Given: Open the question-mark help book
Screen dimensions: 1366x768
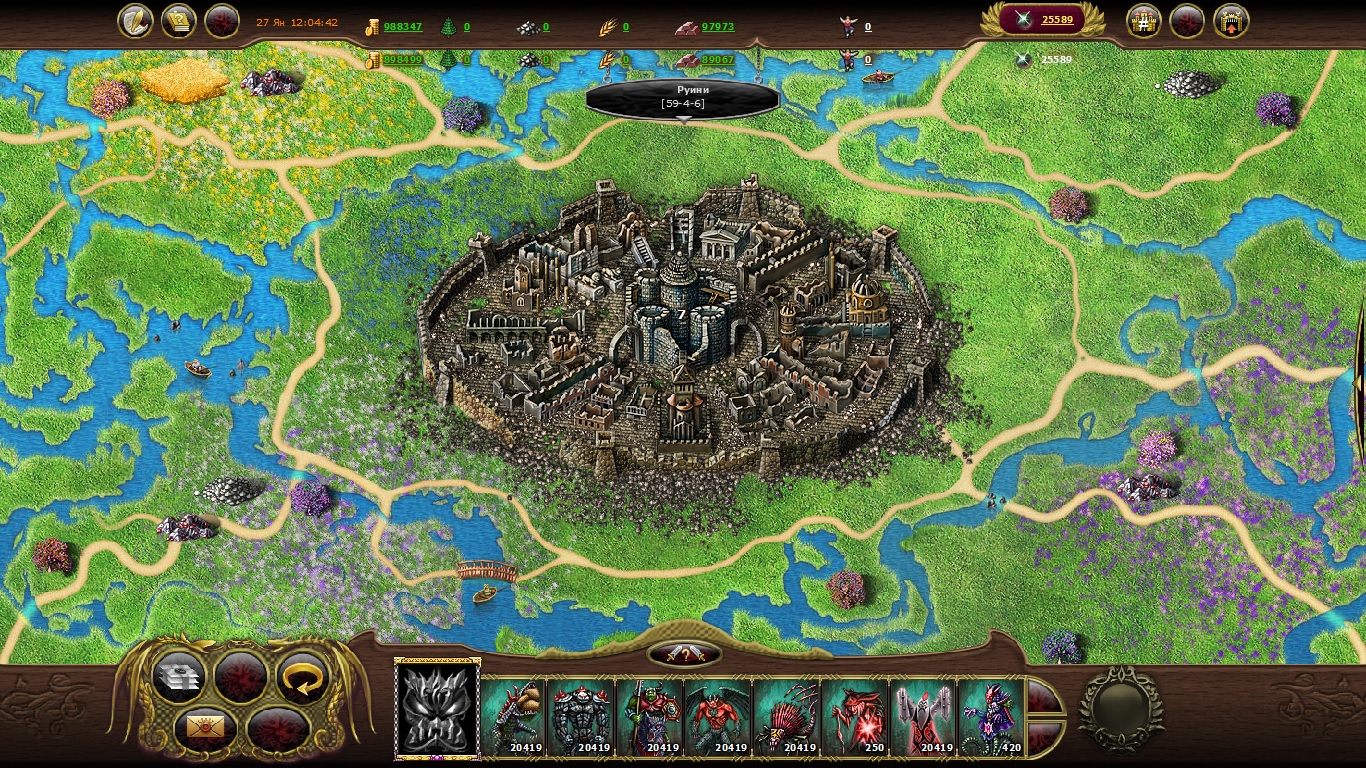Looking at the screenshot, I should (x=178, y=21).
